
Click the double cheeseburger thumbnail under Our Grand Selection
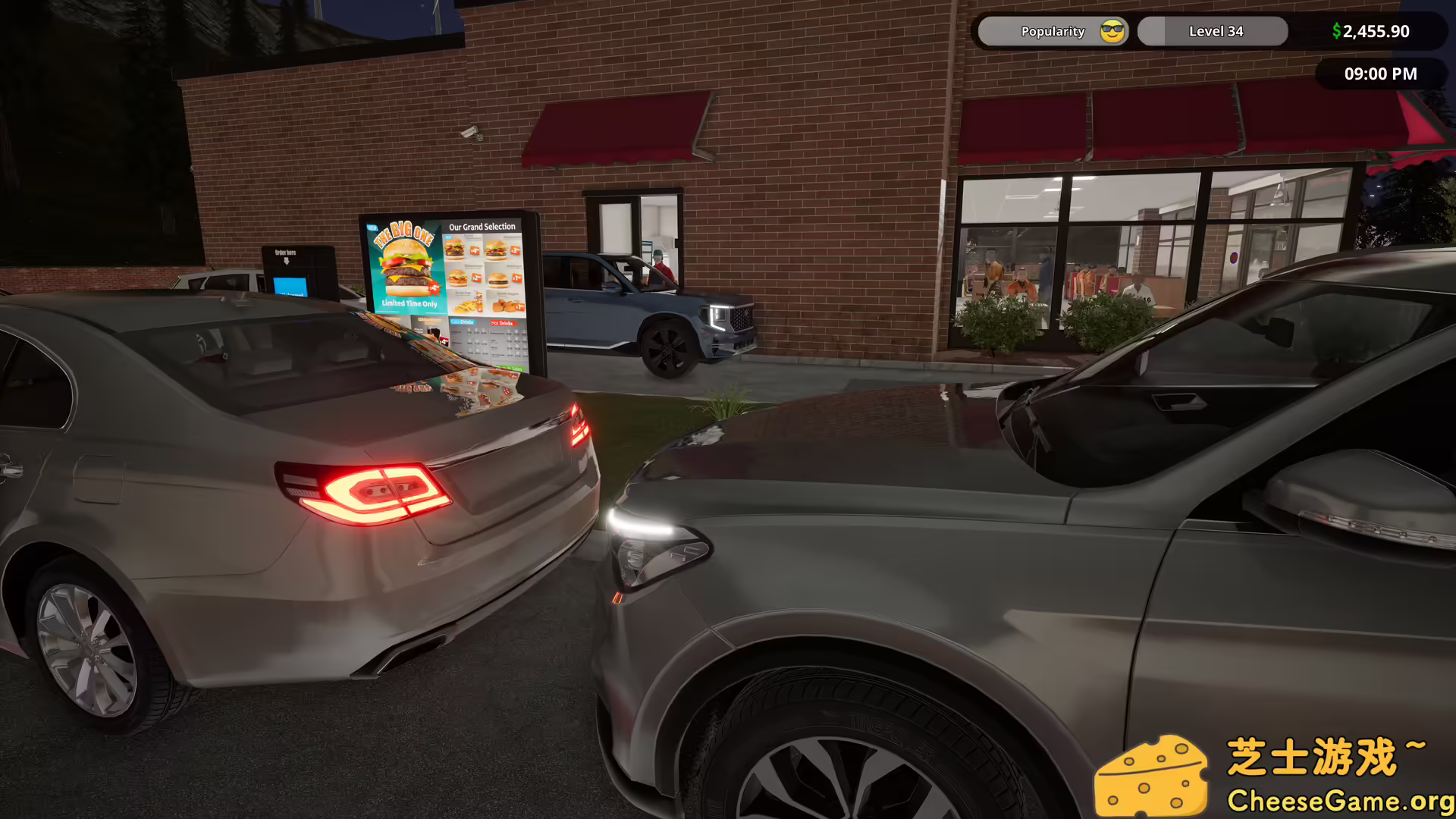456,250
